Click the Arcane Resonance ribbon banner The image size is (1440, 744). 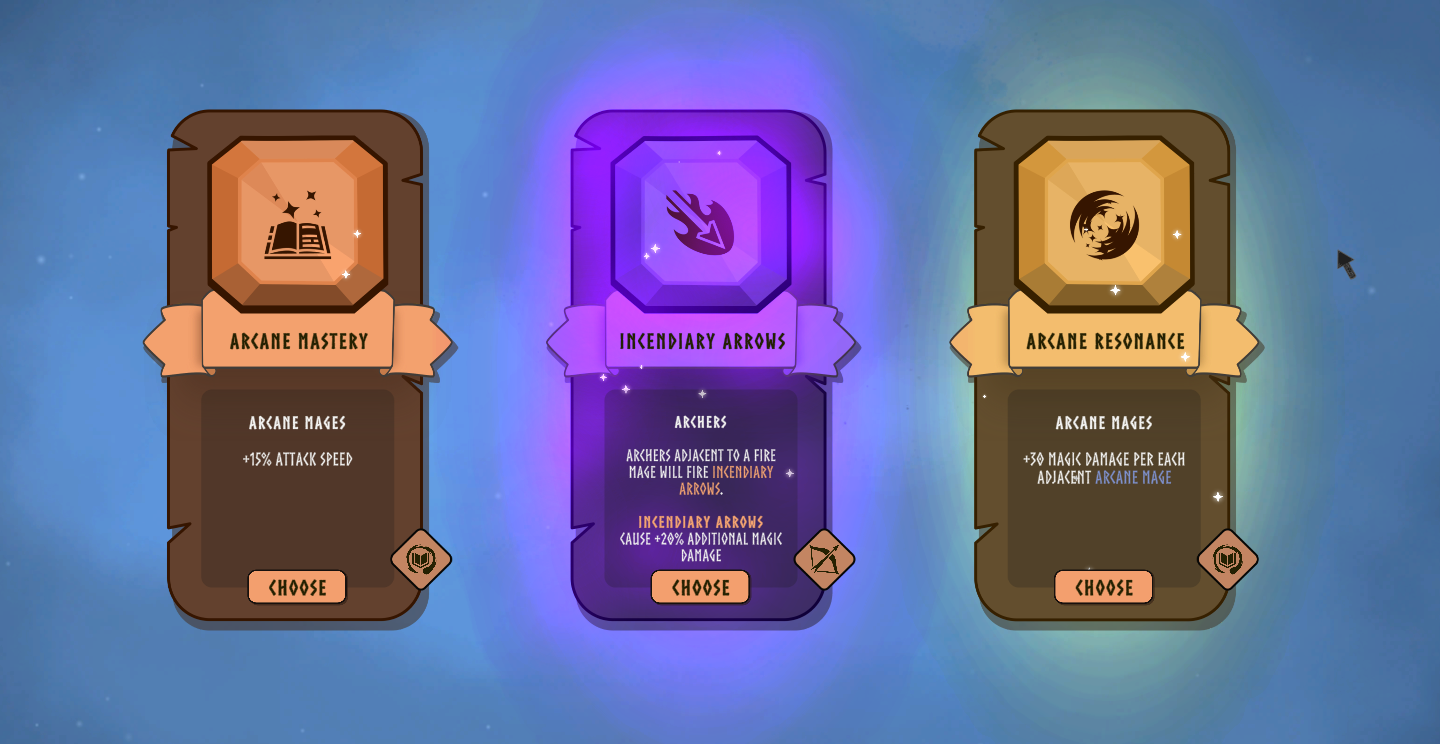point(1104,342)
